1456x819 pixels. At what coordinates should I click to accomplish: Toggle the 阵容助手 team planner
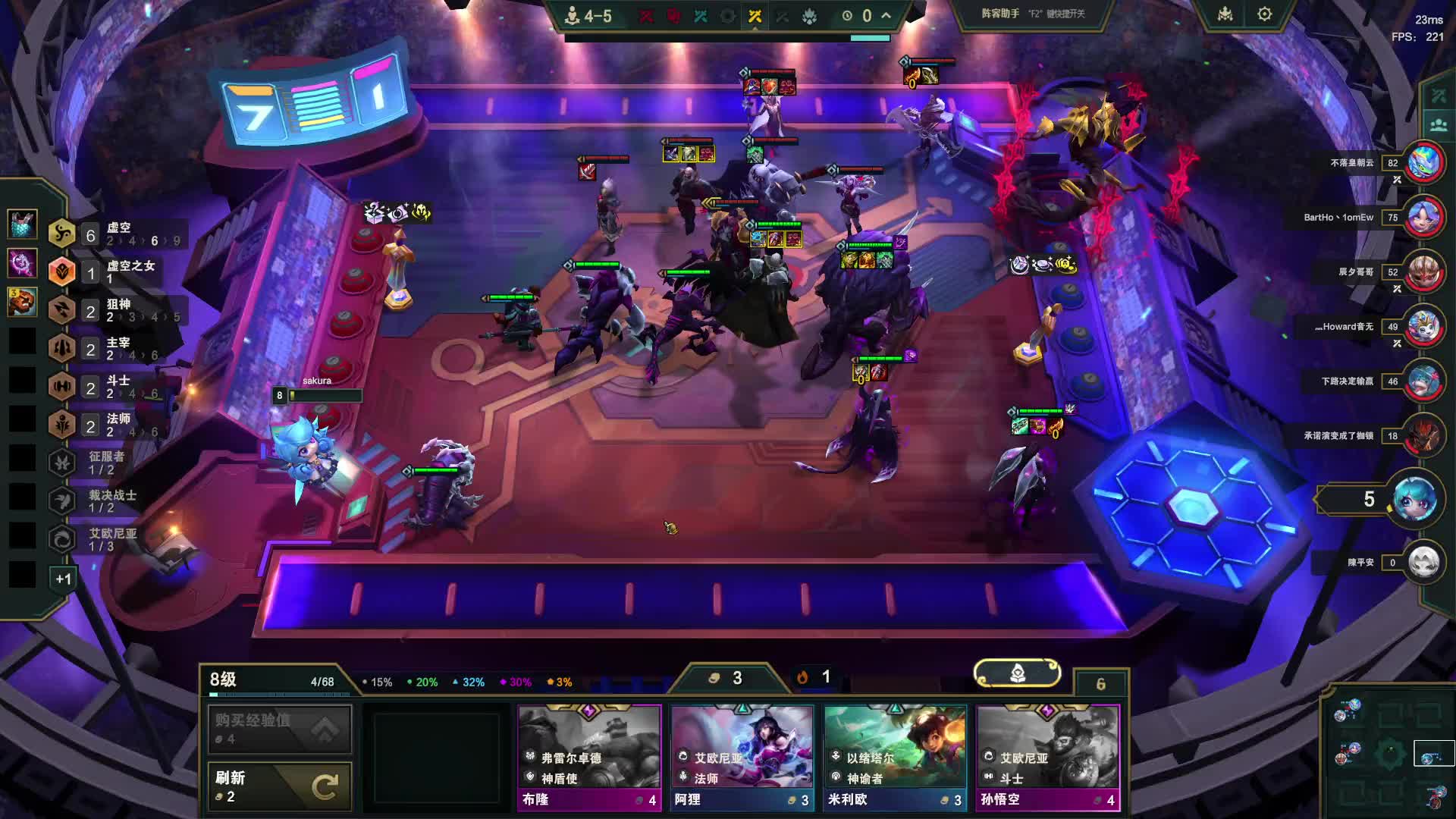pos(1033,14)
